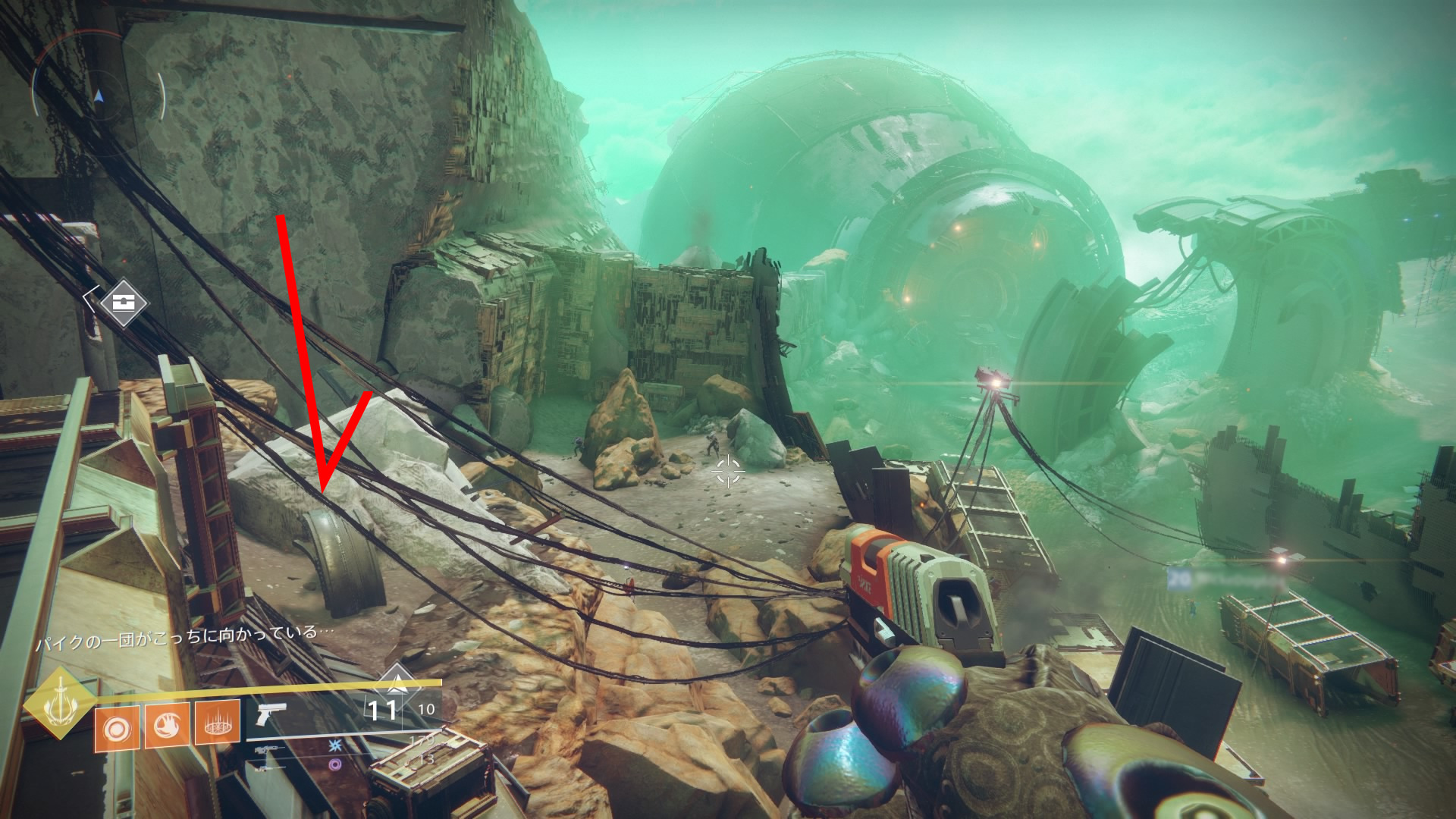
Task: Click the circular radar in the corner
Action: tap(98, 96)
